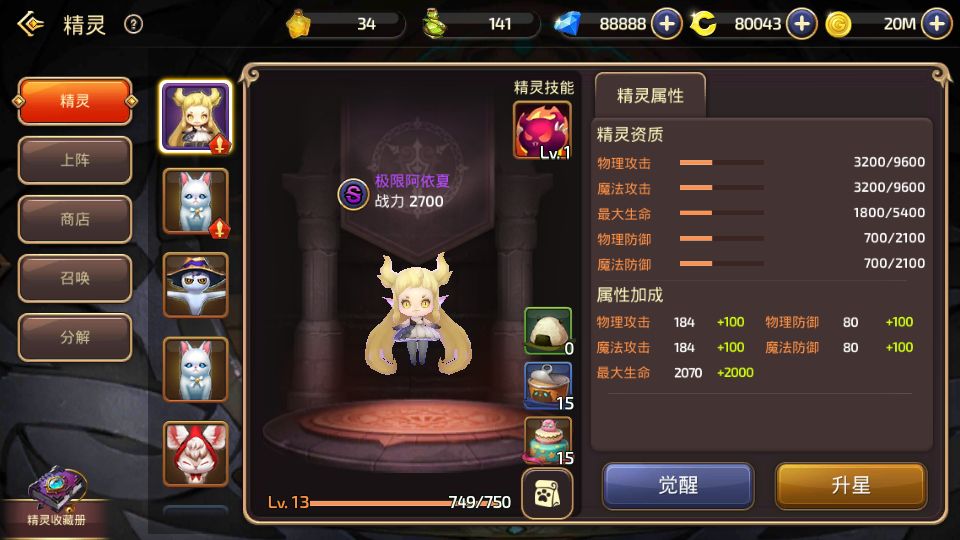Screen dimensions: 960x540
Task: Use the cooking pot food item
Action: coord(548,386)
